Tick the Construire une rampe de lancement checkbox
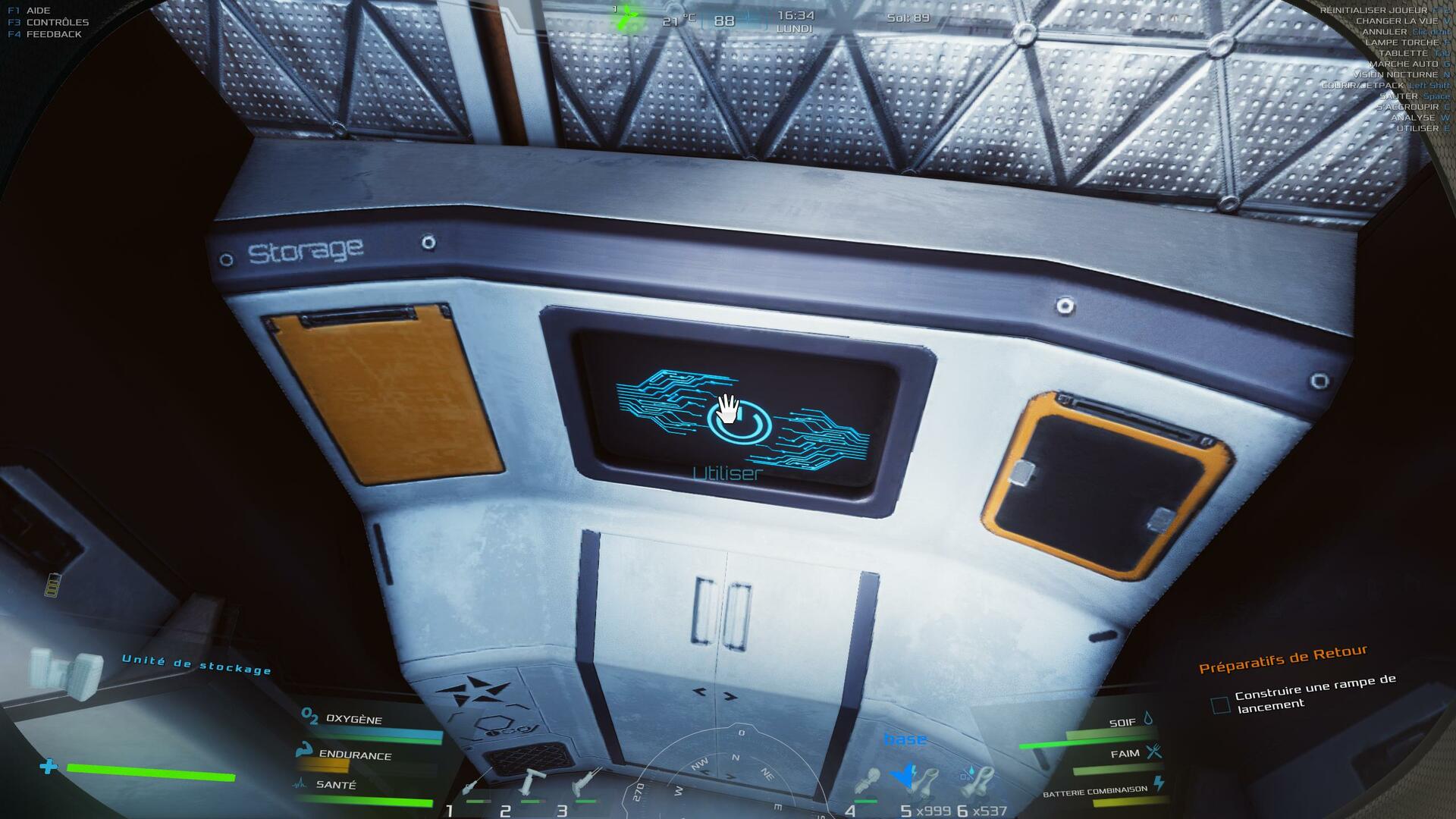This screenshot has height=819, width=1456. click(1220, 705)
